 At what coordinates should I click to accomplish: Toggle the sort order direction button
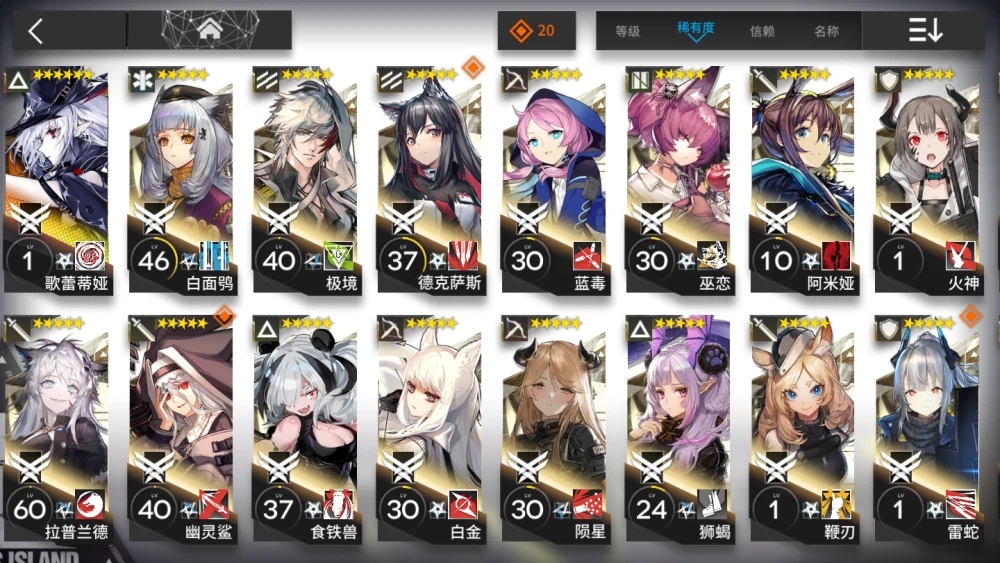[x=925, y=31]
